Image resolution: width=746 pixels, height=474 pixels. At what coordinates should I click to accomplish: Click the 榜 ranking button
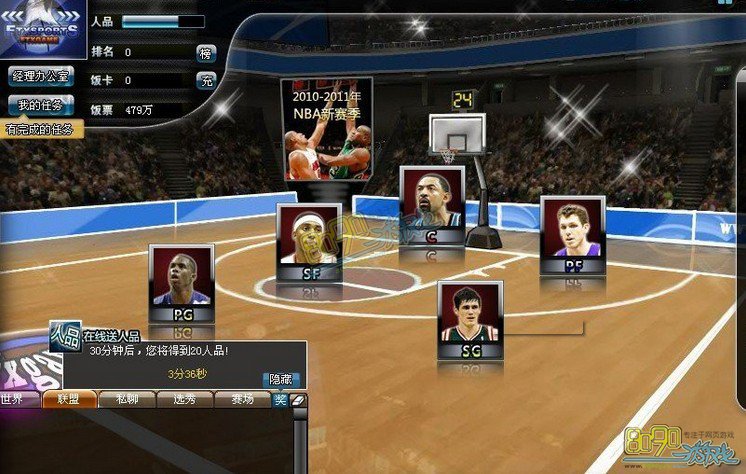[206, 53]
